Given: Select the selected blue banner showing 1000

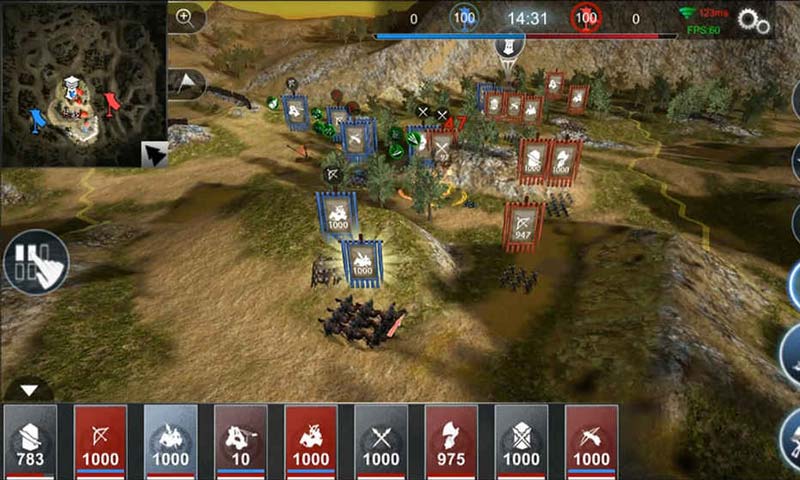Looking at the screenshot, I should [362, 261].
